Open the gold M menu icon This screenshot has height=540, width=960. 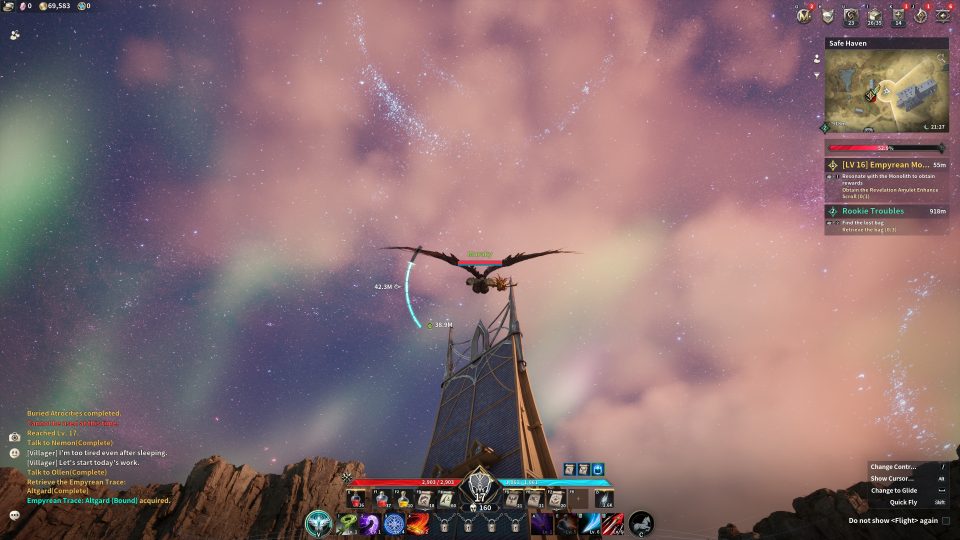[804, 15]
